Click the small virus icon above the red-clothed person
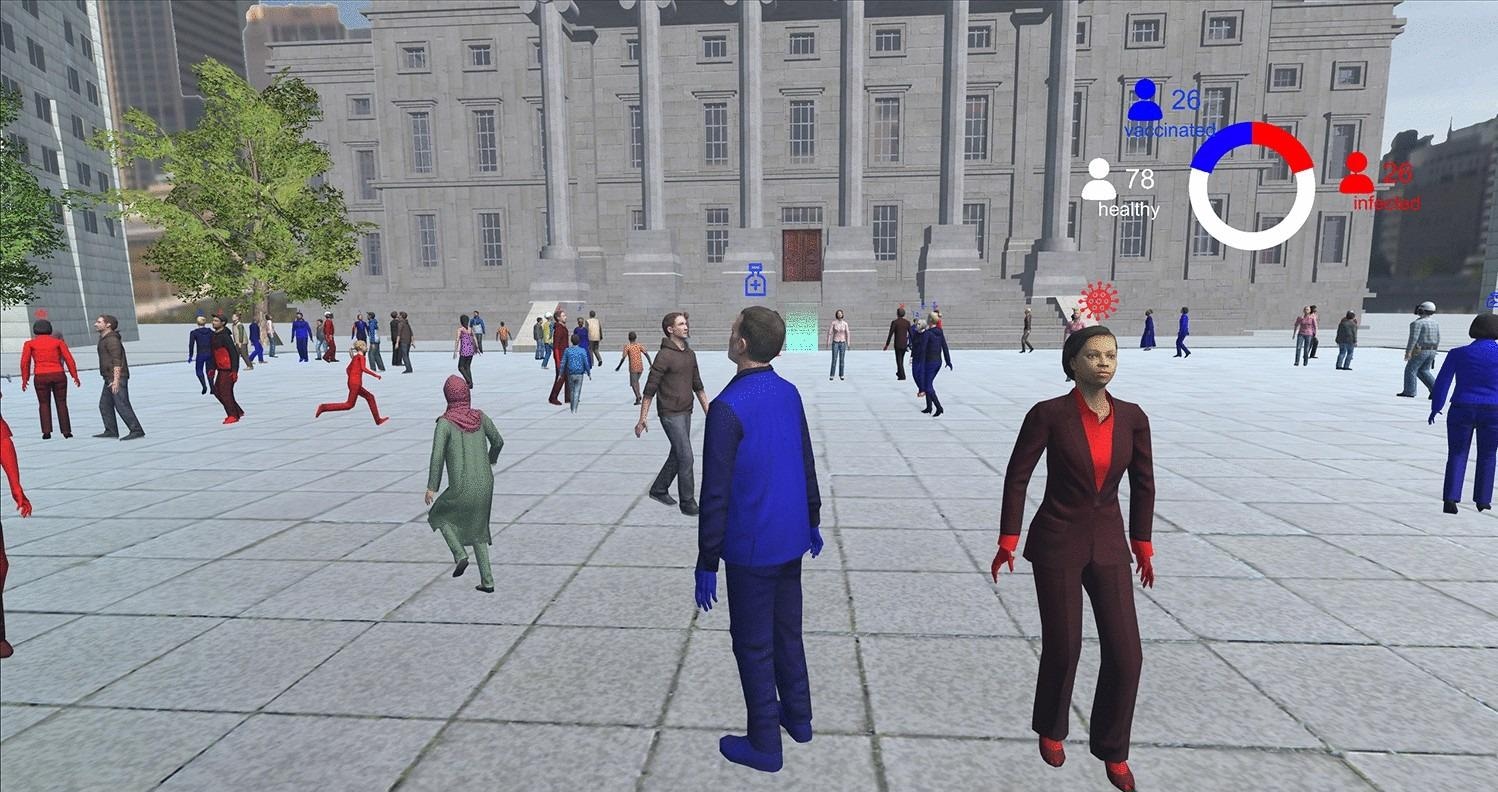The image size is (1498, 792). [x=901, y=305]
